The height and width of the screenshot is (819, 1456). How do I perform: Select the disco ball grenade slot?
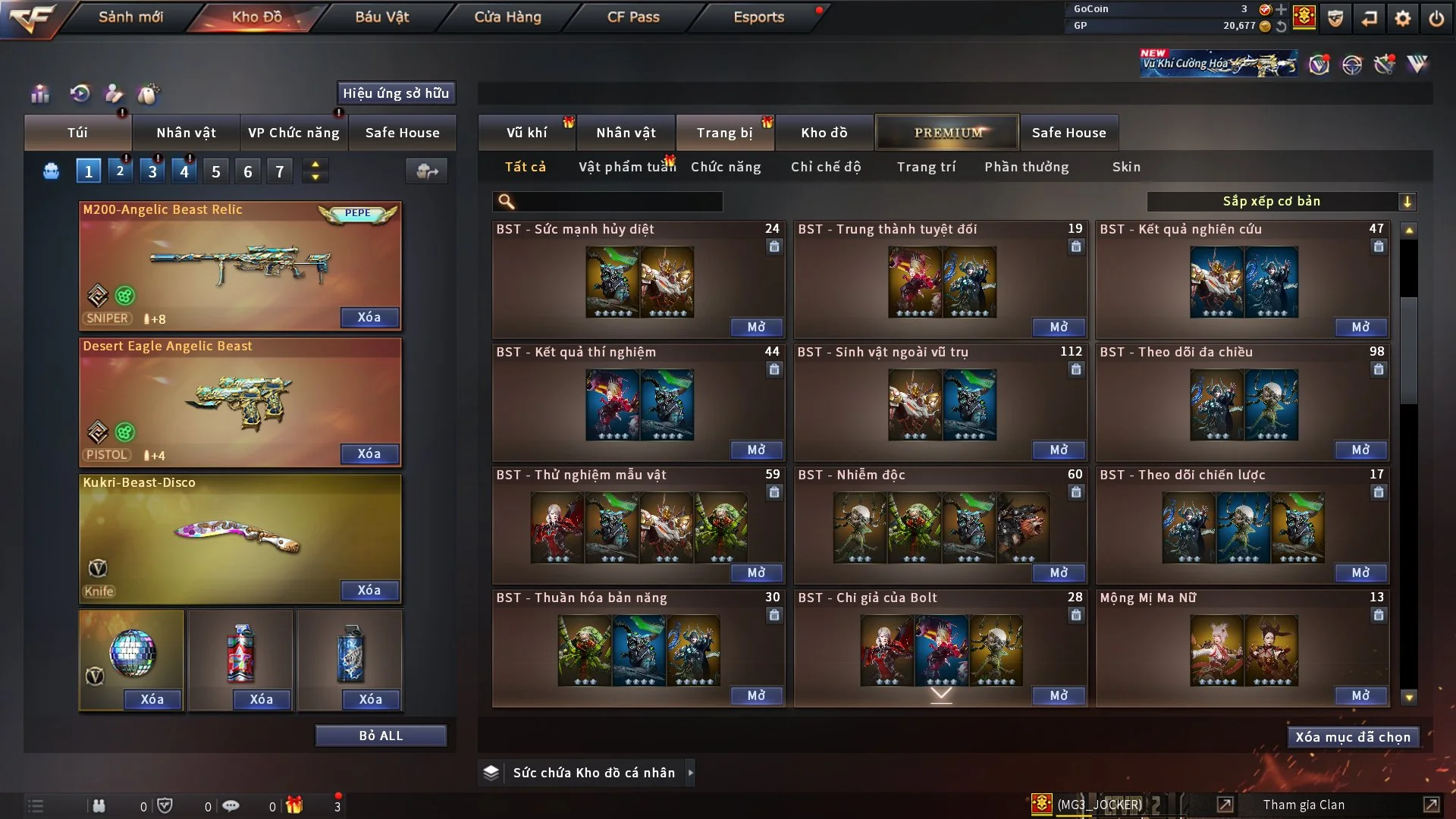tap(132, 652)
